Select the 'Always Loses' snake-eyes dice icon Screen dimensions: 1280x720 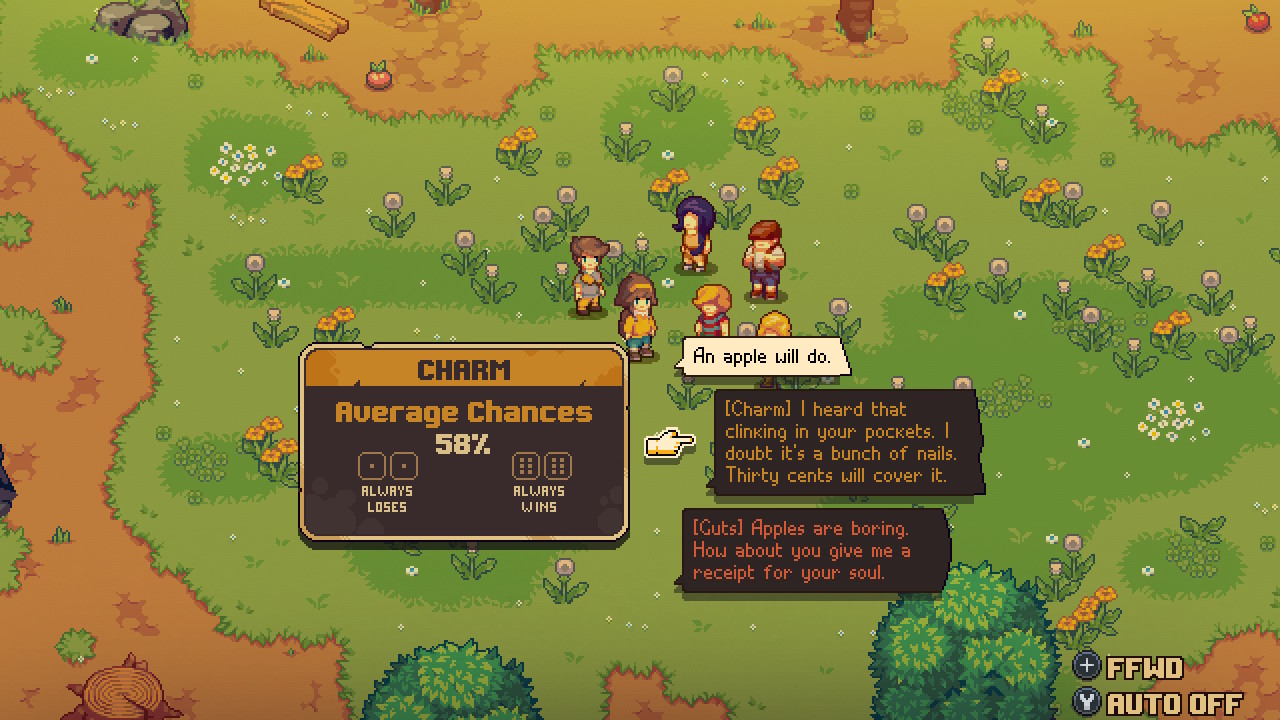(385, 465)
